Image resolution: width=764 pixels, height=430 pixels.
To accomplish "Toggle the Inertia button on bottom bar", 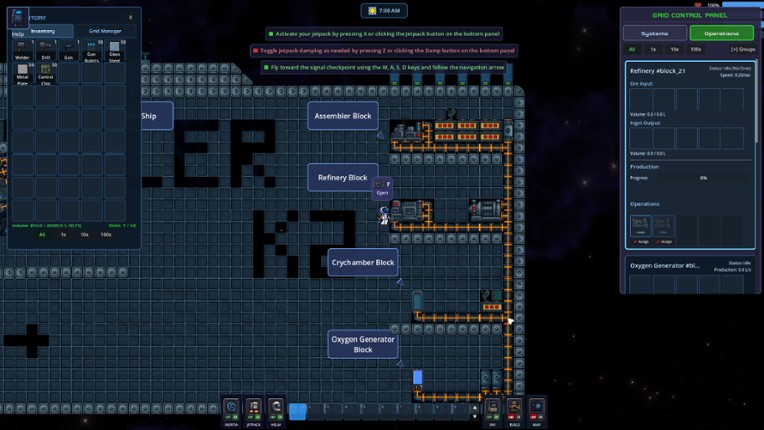I will click(x=231, y=410).
